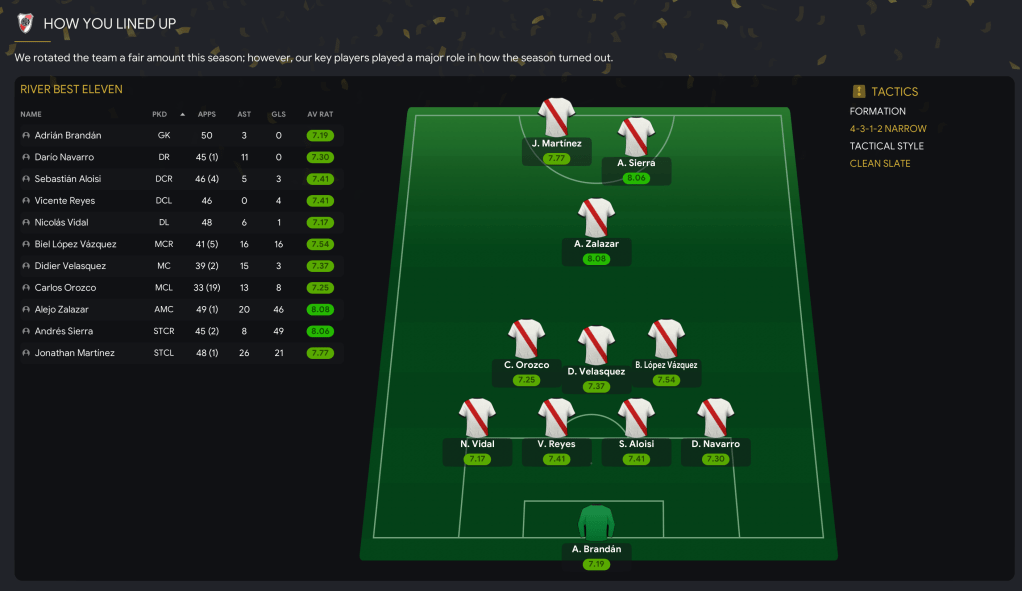Choose Vicente Reyes from the list
1022x591 pixels.
(x=64, y=201)
